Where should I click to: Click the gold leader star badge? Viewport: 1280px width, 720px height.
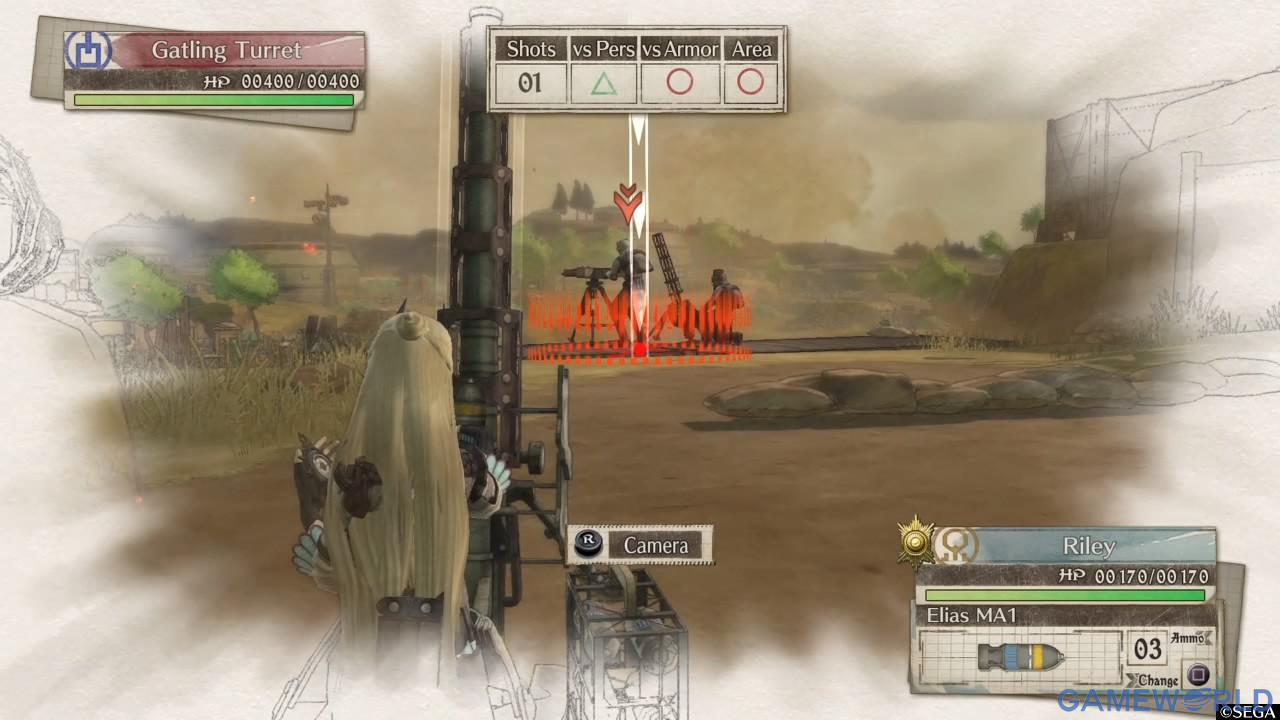tap(915, 542)
